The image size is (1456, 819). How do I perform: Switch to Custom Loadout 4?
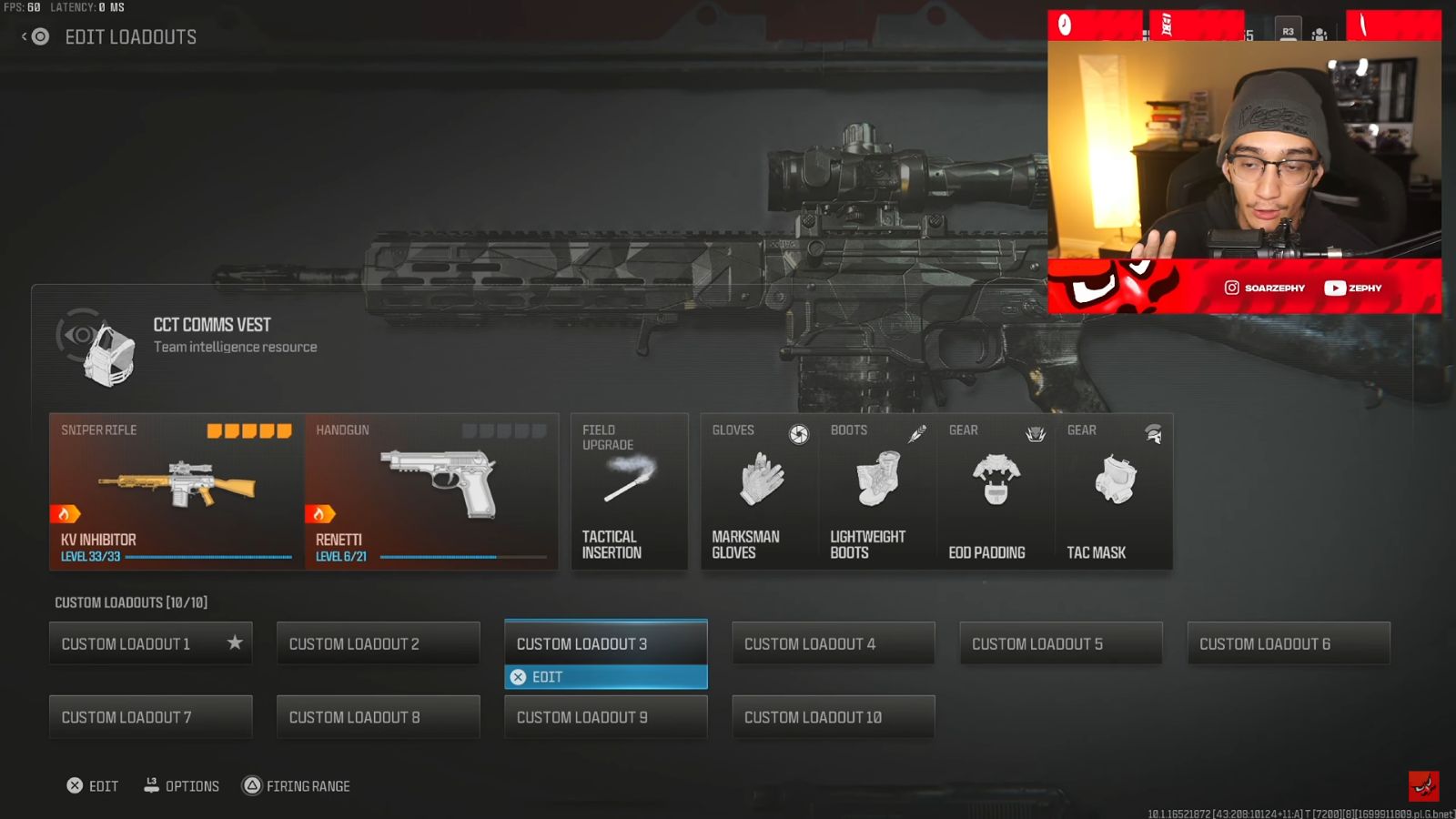point(832,643)
